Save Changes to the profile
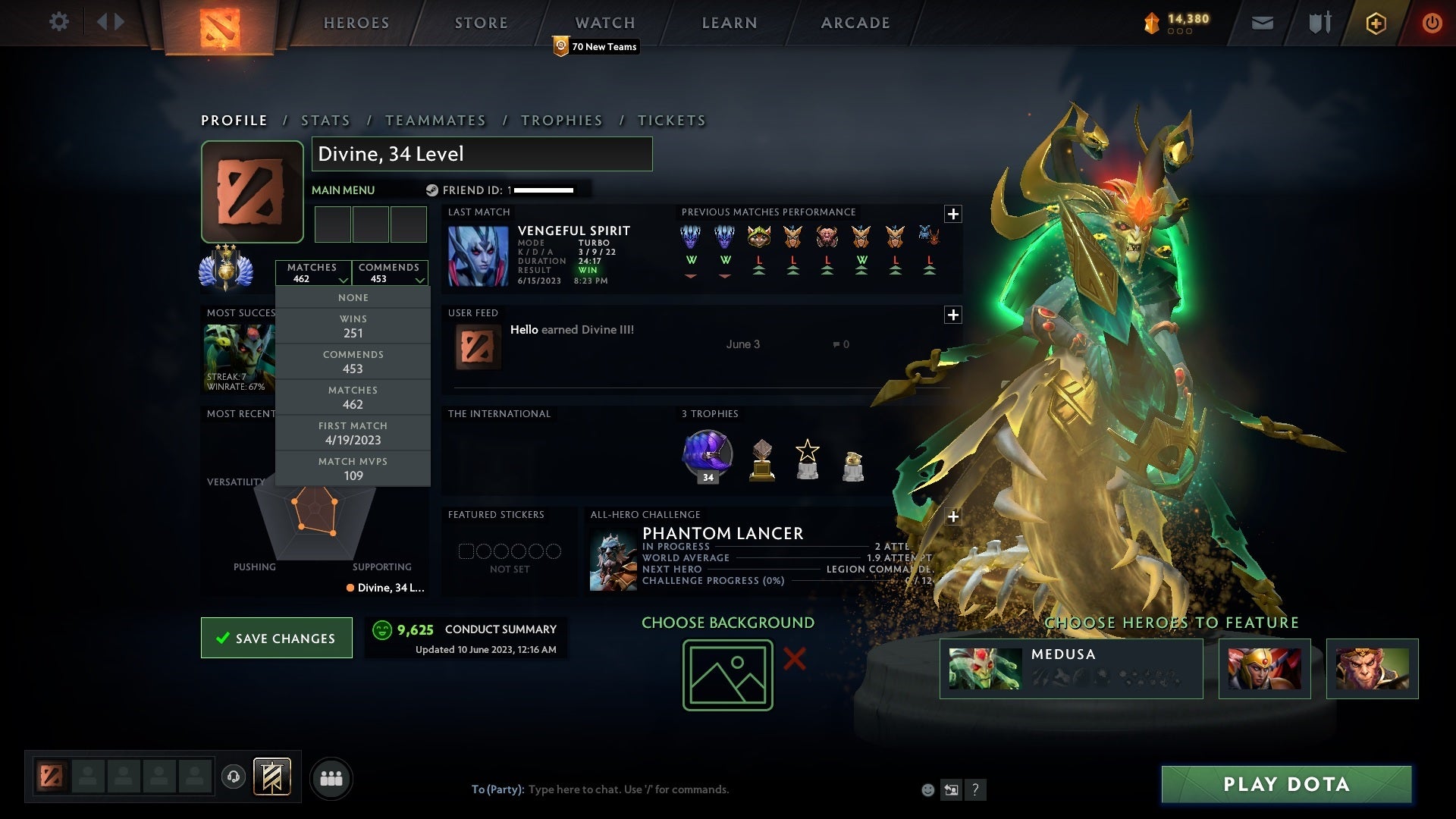The width and height of the screenshot is (1456, 819). tap(277, 638)
